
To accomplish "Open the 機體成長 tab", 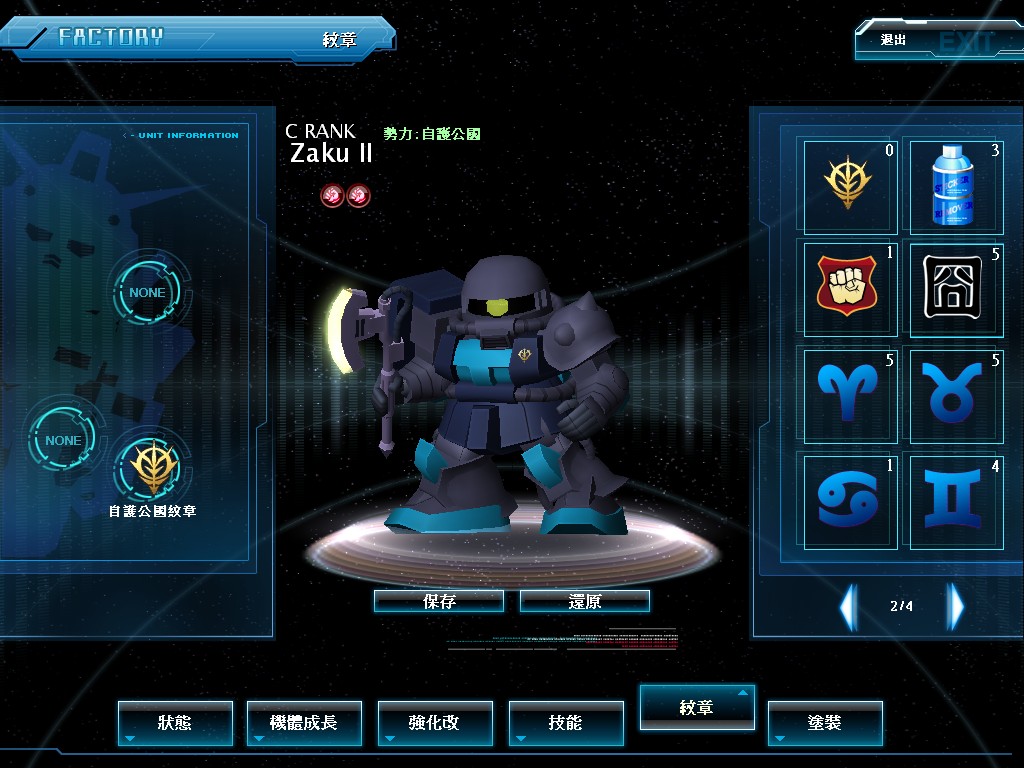I will point(305,722).
